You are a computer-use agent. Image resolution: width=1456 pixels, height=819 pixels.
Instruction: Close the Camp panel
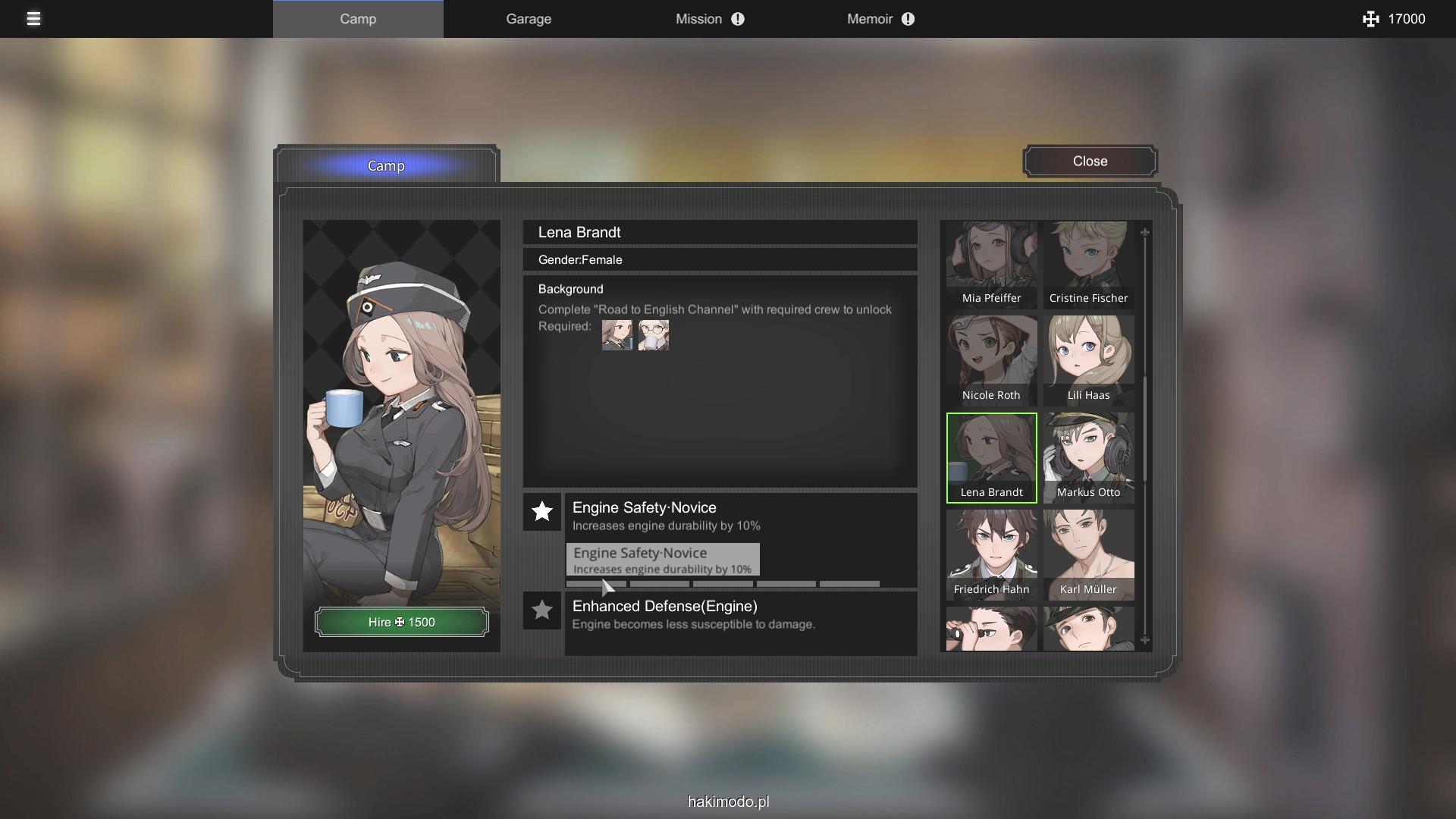(1090, 162)
